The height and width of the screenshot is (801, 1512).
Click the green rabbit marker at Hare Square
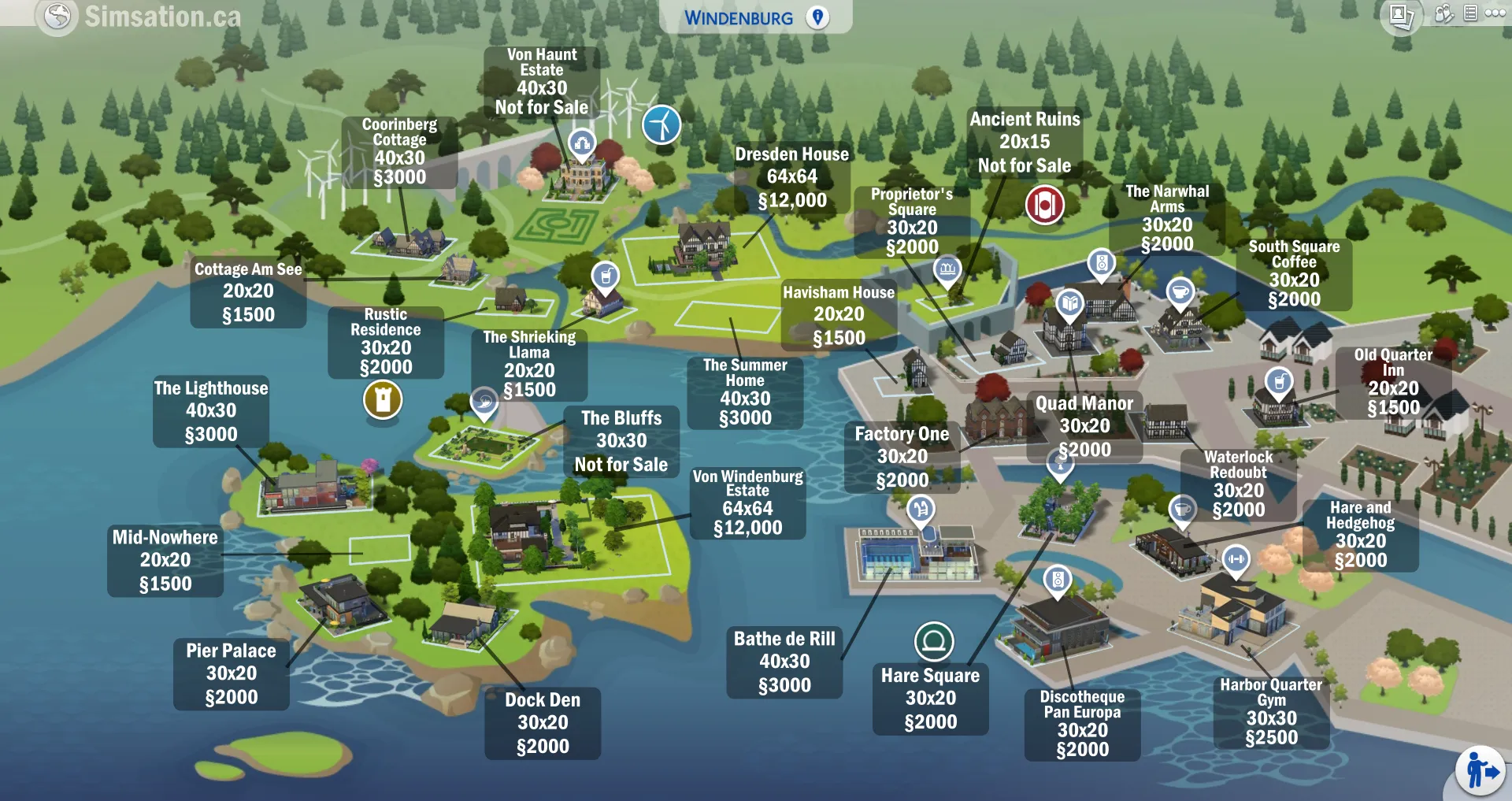pyautogui.click(x=933, y=641)
